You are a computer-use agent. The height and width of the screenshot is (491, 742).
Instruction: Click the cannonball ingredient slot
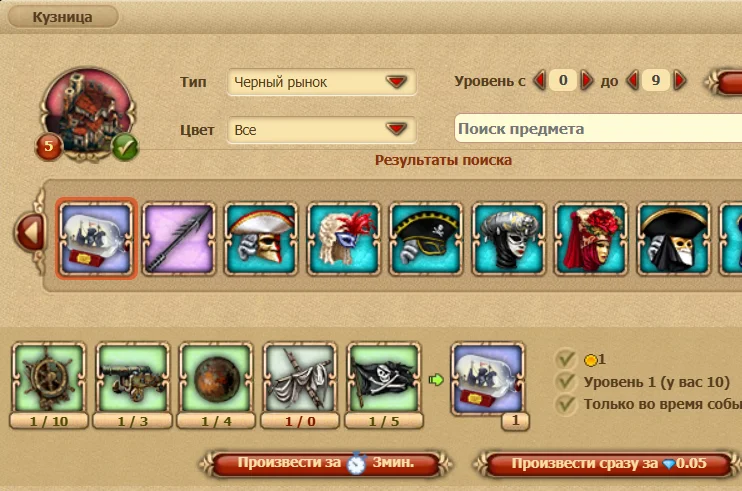point(216,379)
